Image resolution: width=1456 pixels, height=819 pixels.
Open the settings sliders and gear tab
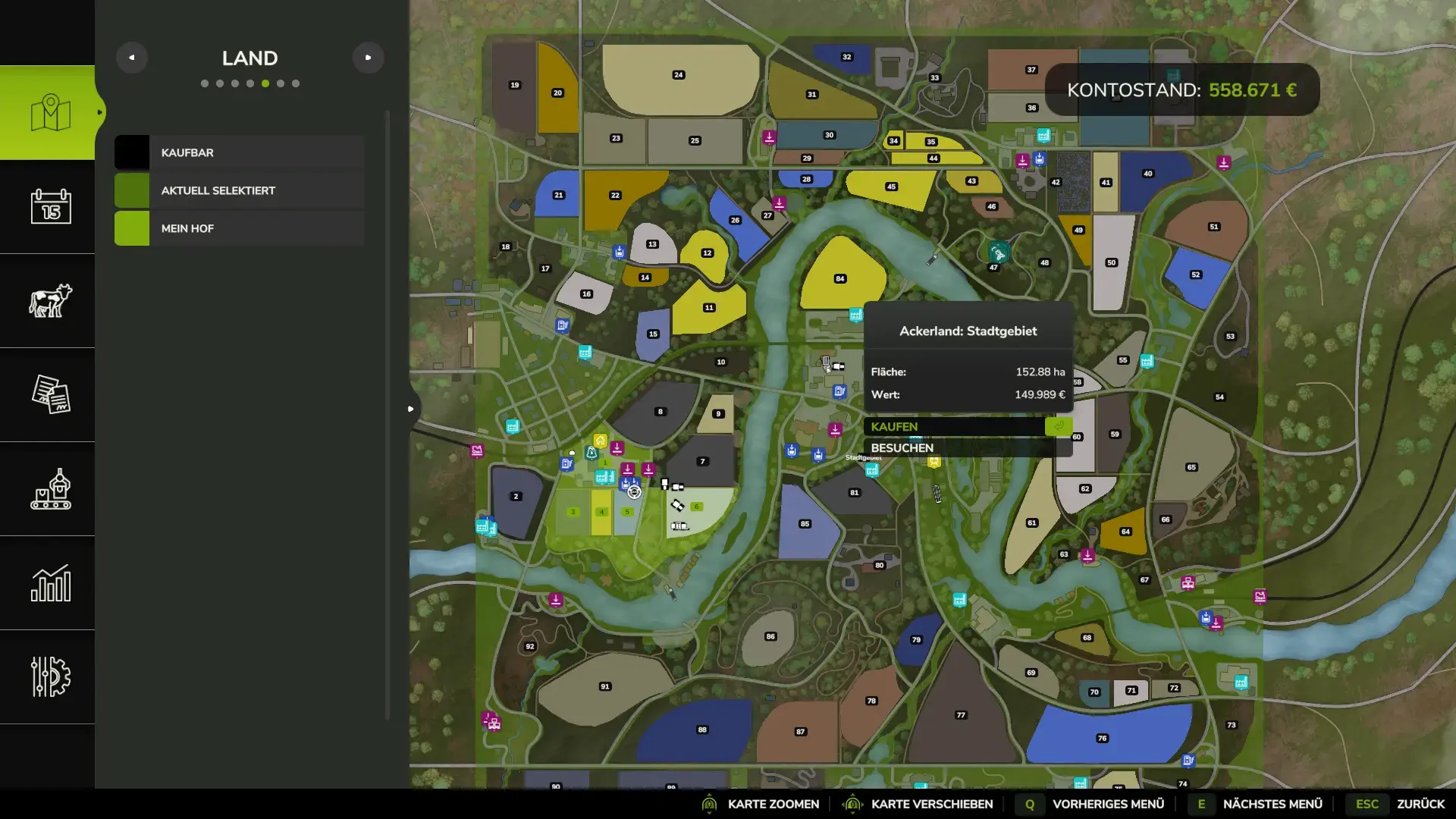point(50,676)
